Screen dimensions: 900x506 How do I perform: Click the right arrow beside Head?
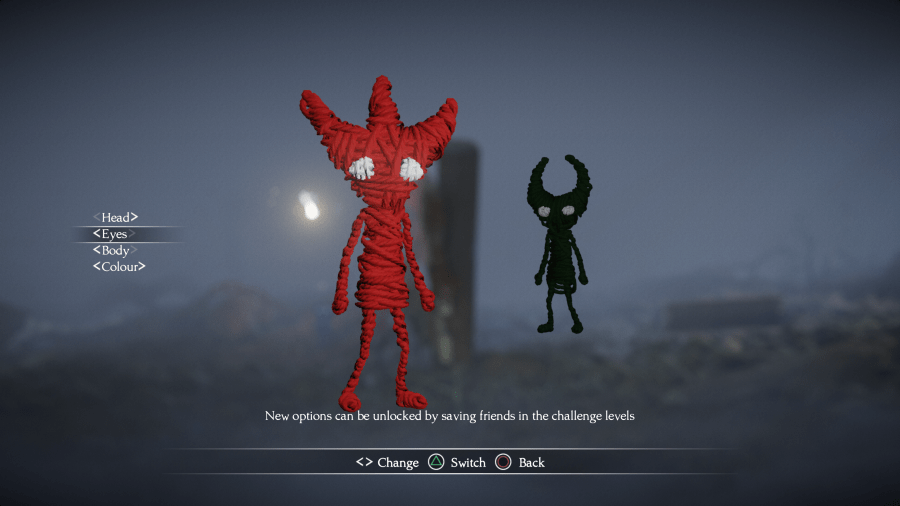(134, 217)
